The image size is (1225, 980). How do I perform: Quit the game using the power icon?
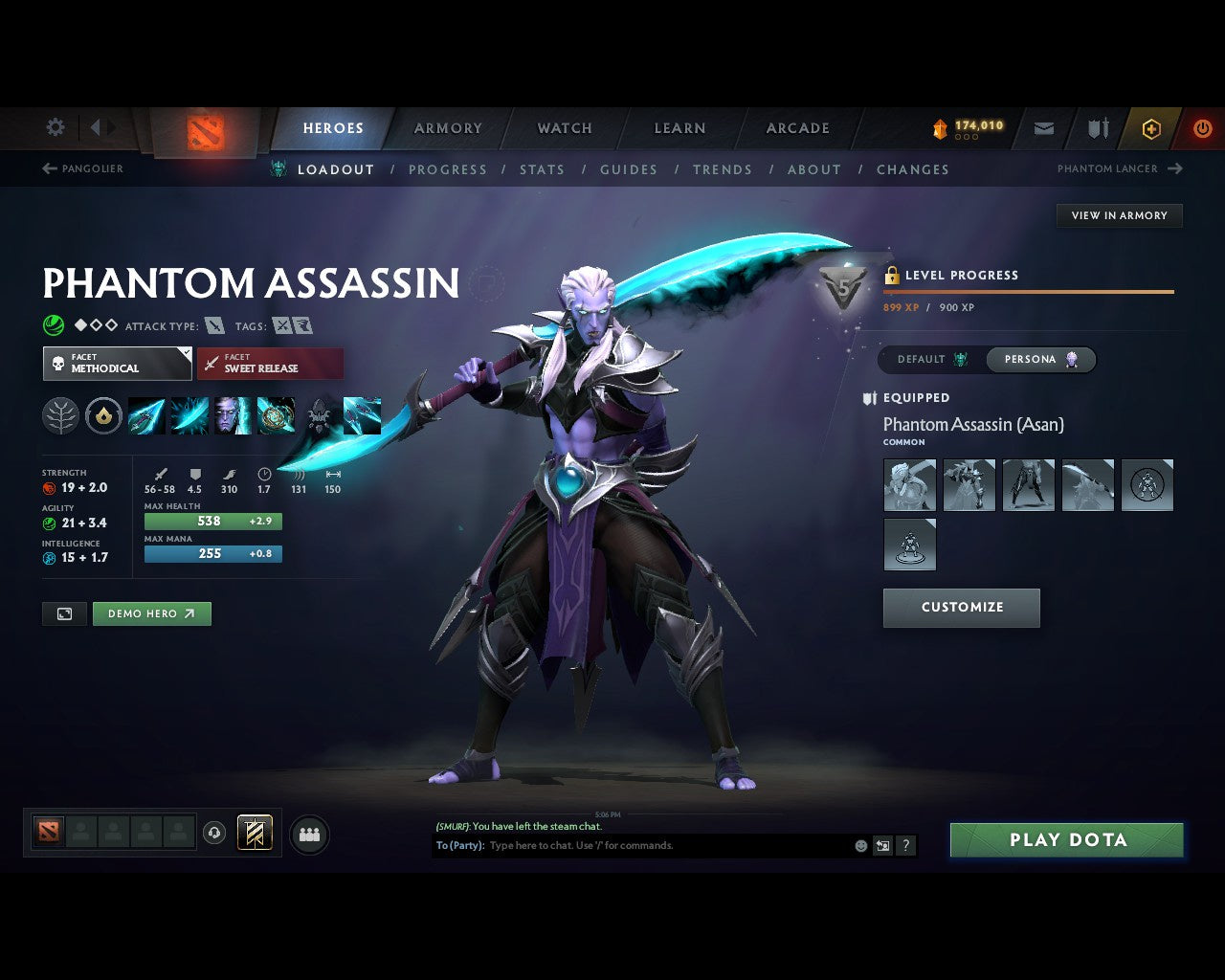(1203, 128)
